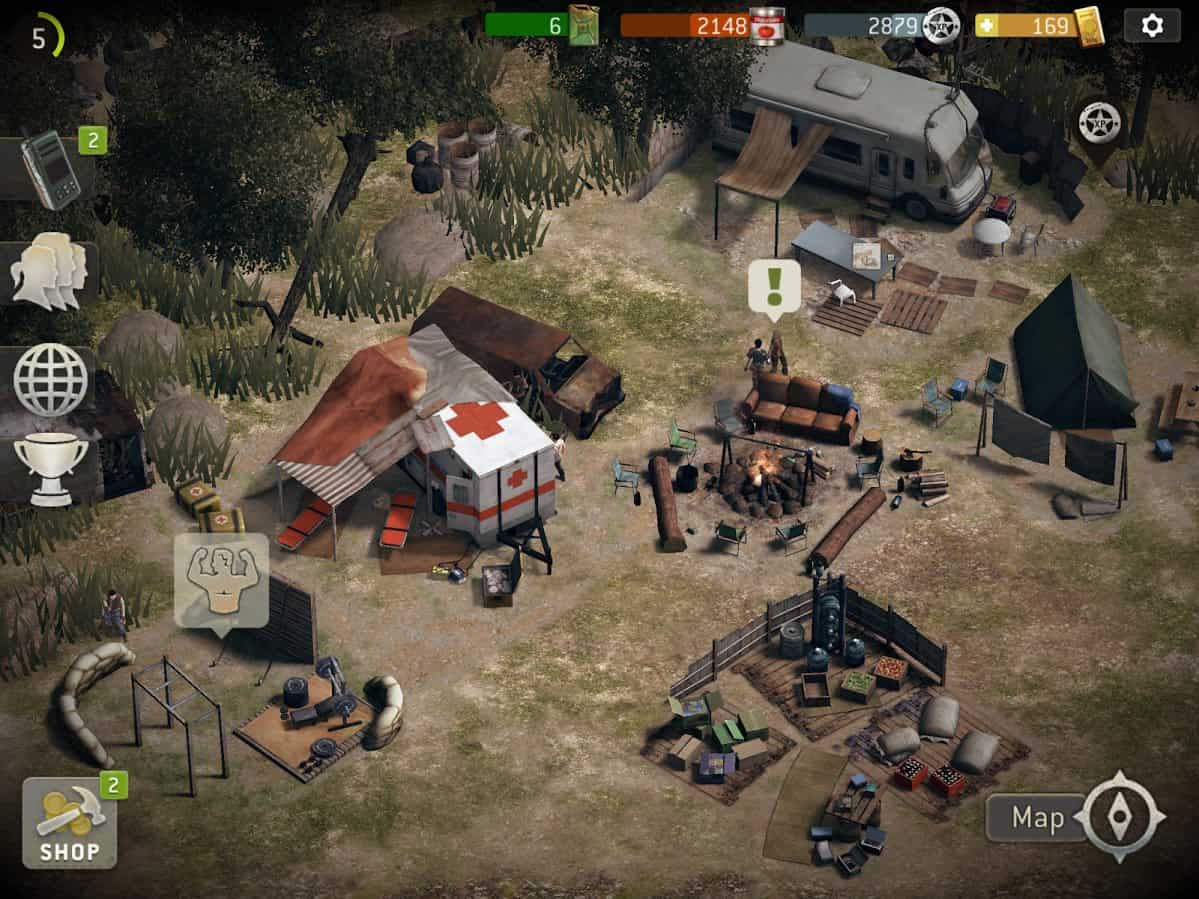Screen dimensions: 1199x899
Task: Open the settings gear menu
Action: point(1152,25)
